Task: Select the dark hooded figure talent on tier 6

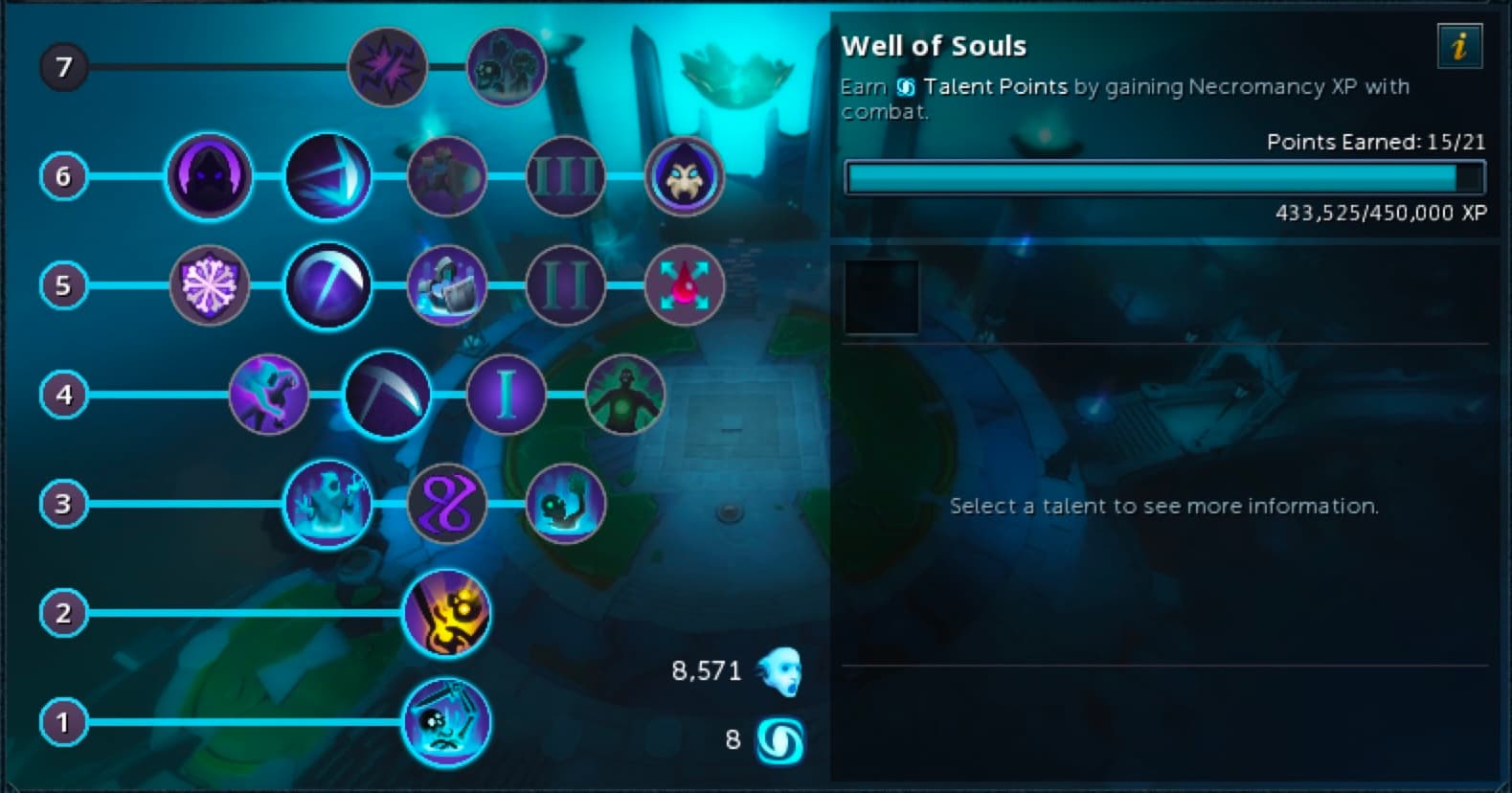Action: 209,176
